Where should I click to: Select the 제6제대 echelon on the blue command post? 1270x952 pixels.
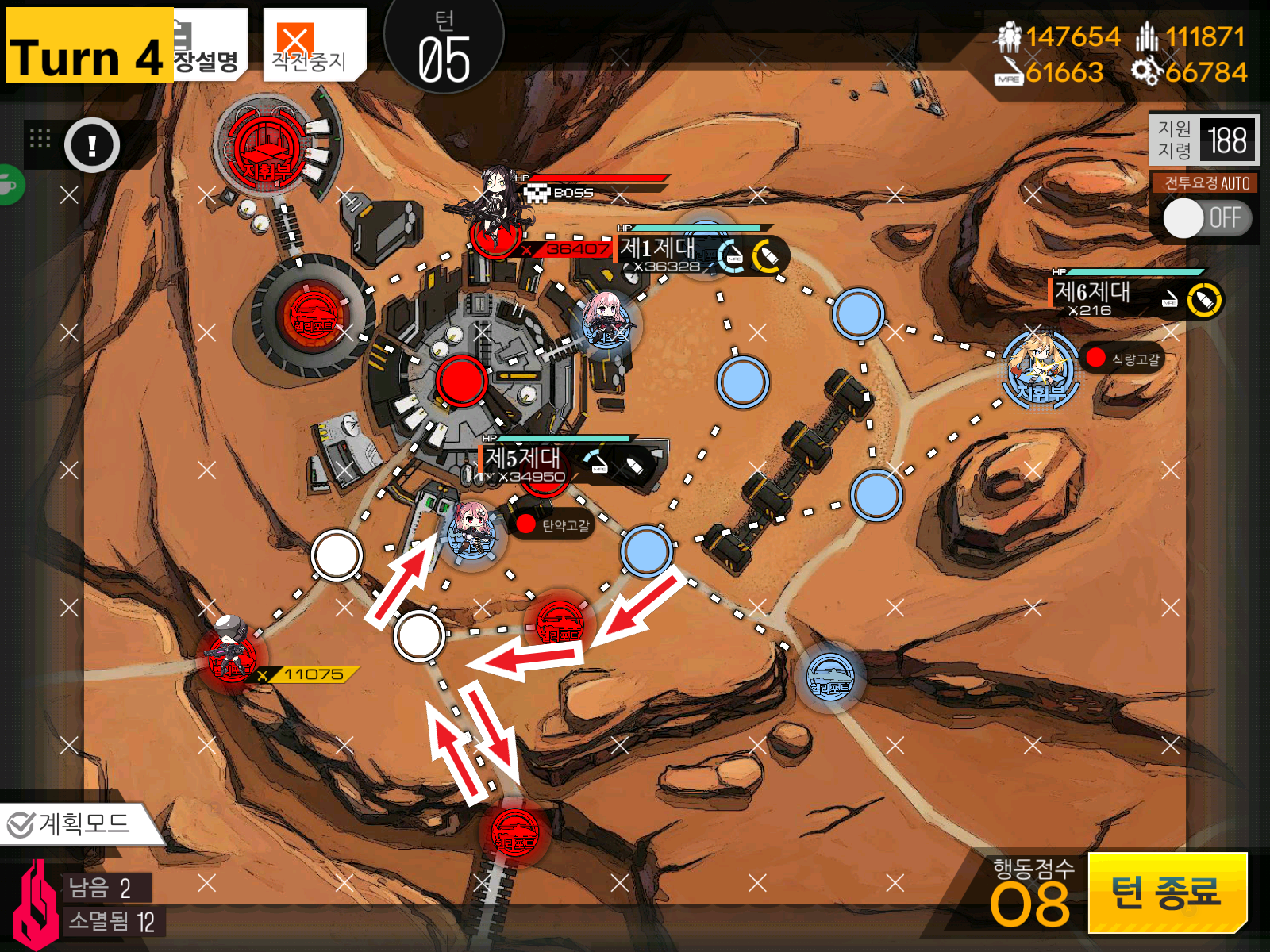[x=1039, y=367]
